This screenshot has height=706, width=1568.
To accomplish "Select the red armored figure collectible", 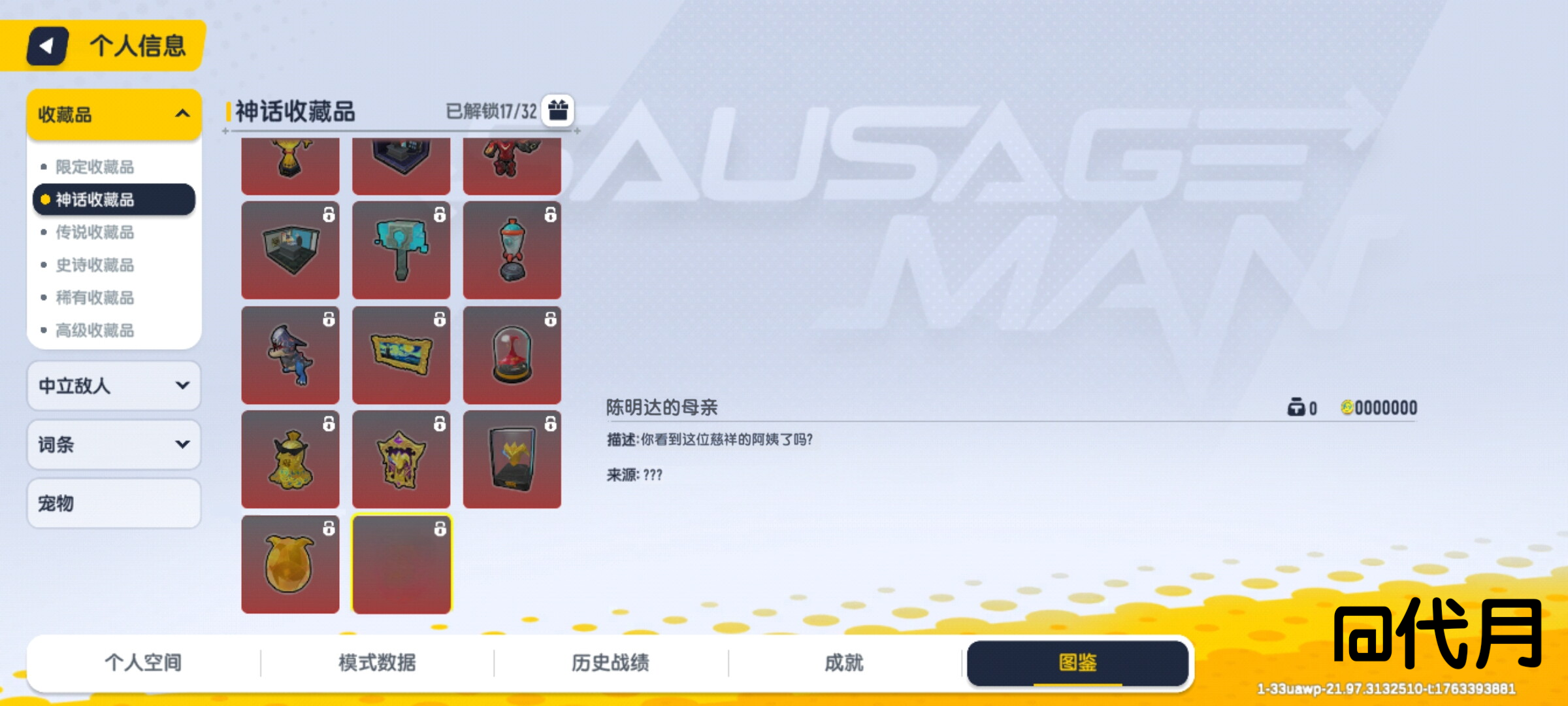I will coord(513,163).
